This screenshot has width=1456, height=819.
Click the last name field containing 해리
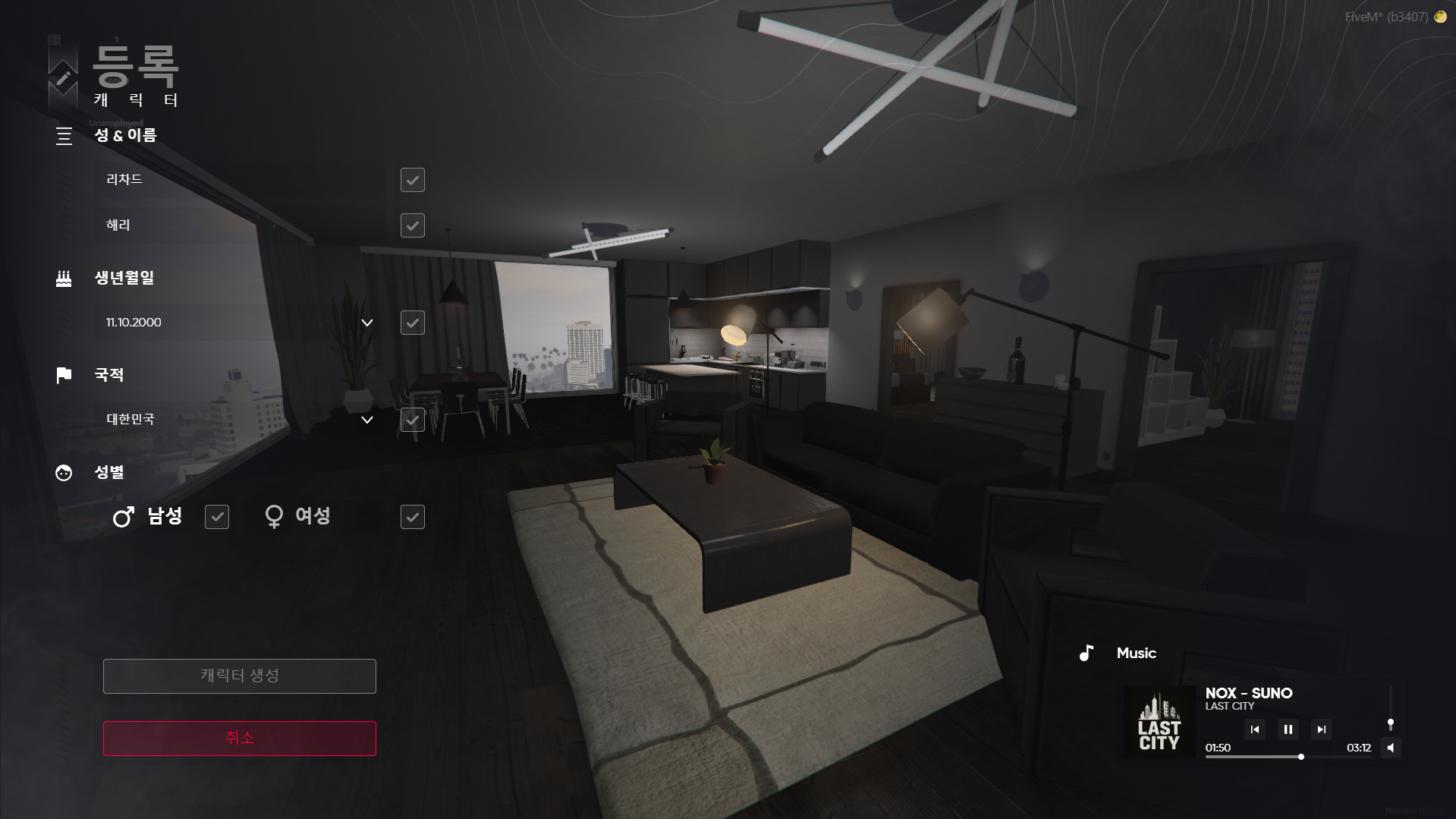click(x=239, y=225)
